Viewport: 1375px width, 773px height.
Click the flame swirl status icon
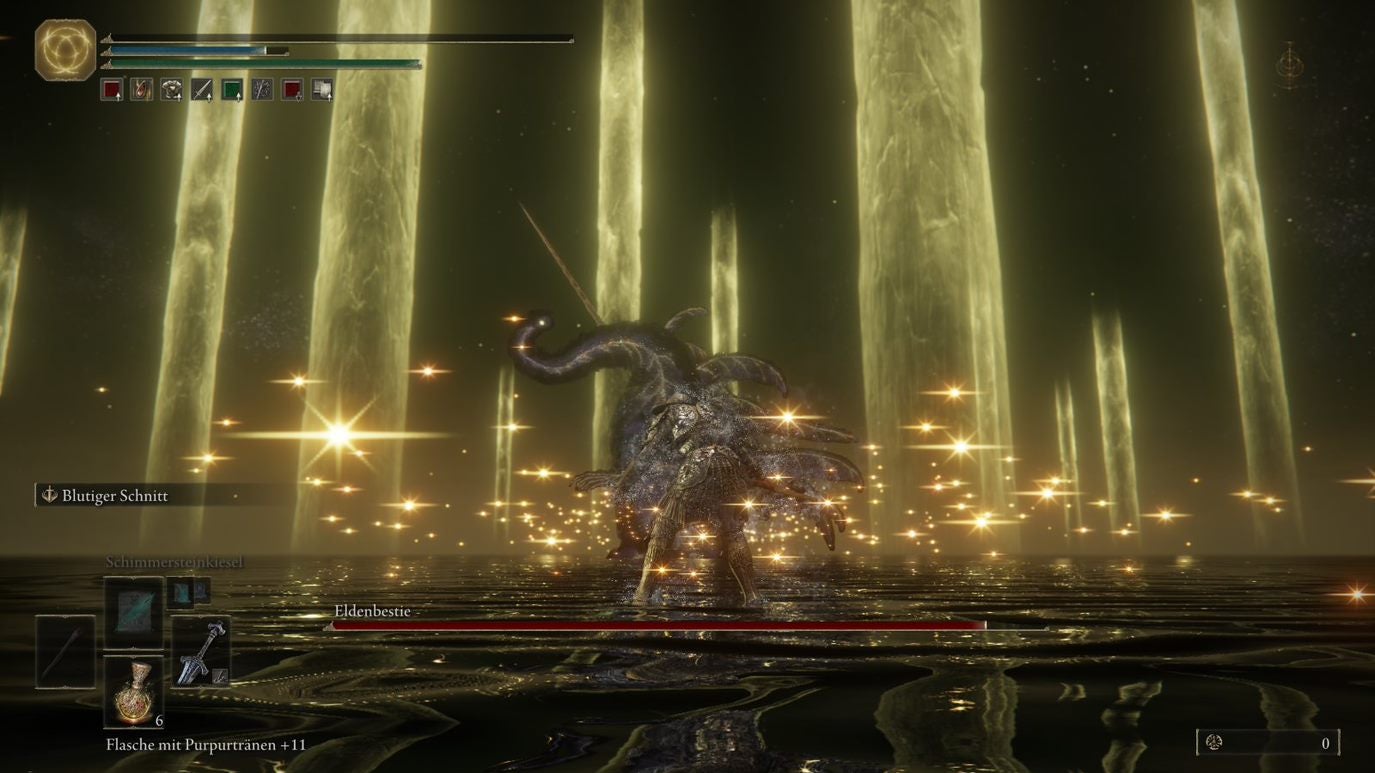point(142,90)
